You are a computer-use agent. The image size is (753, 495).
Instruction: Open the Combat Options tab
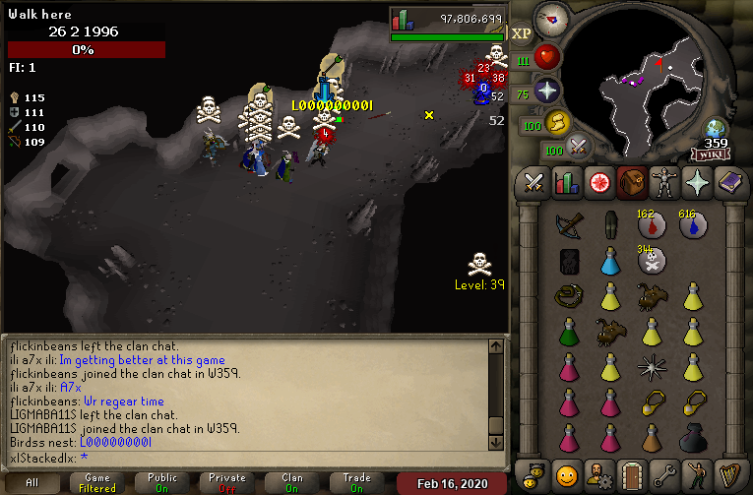(534, 184)
